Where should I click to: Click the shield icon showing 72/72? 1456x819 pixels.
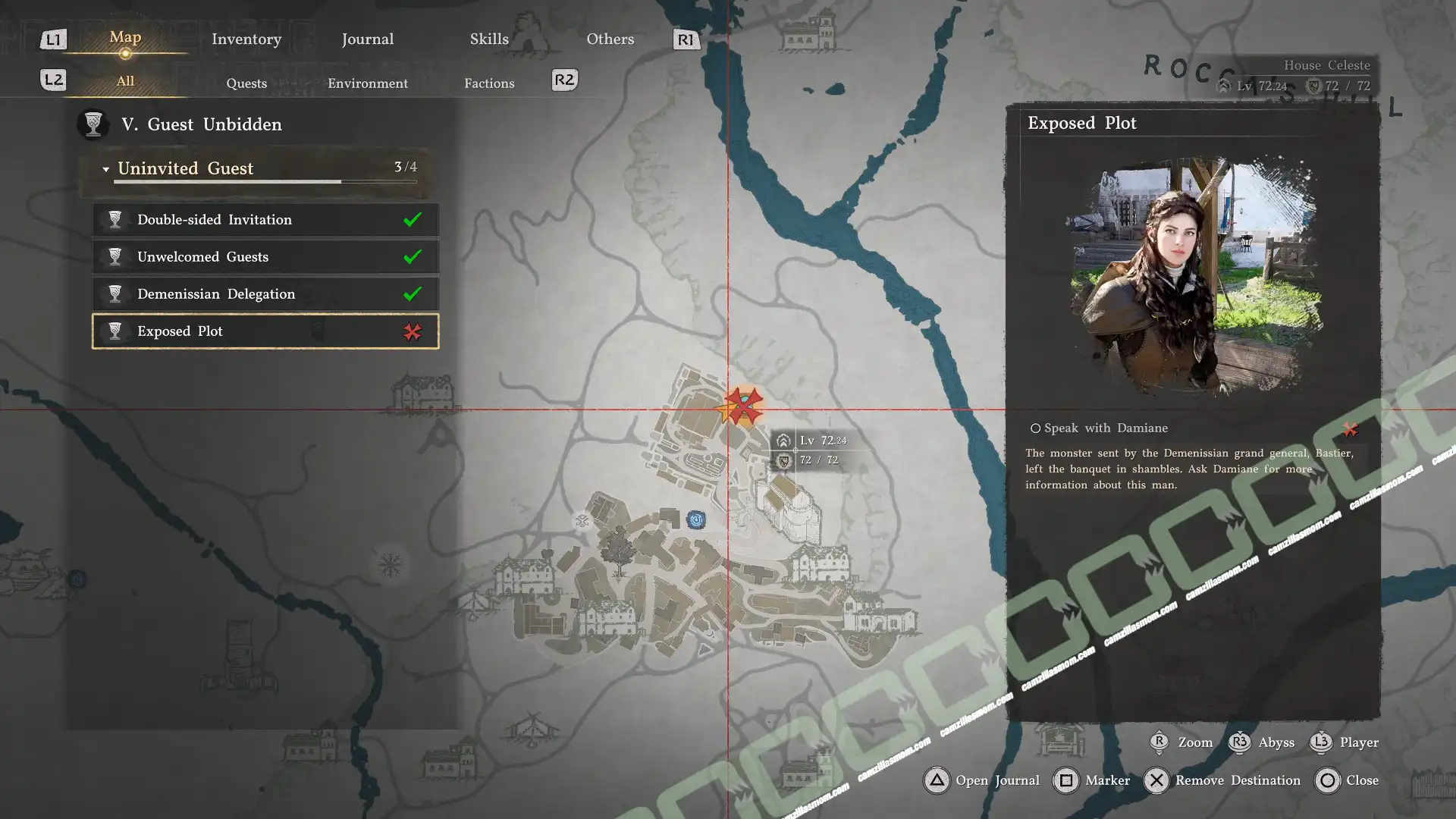[x=783, y=460]
